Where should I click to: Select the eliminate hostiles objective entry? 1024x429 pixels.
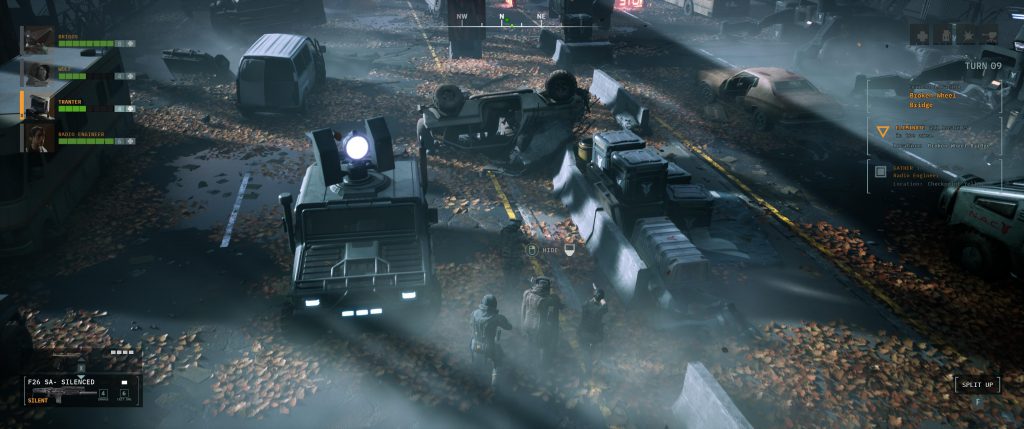(x=934, y=135)
